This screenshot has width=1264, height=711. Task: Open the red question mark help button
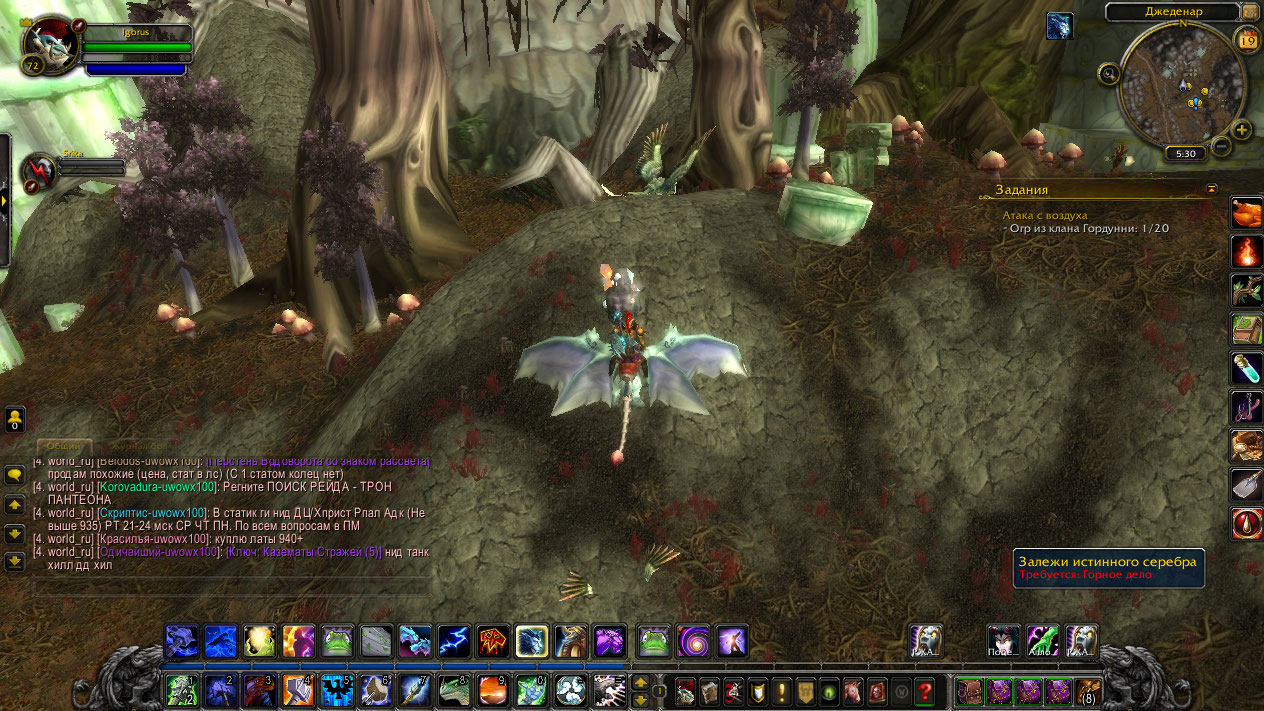[925, 690]
